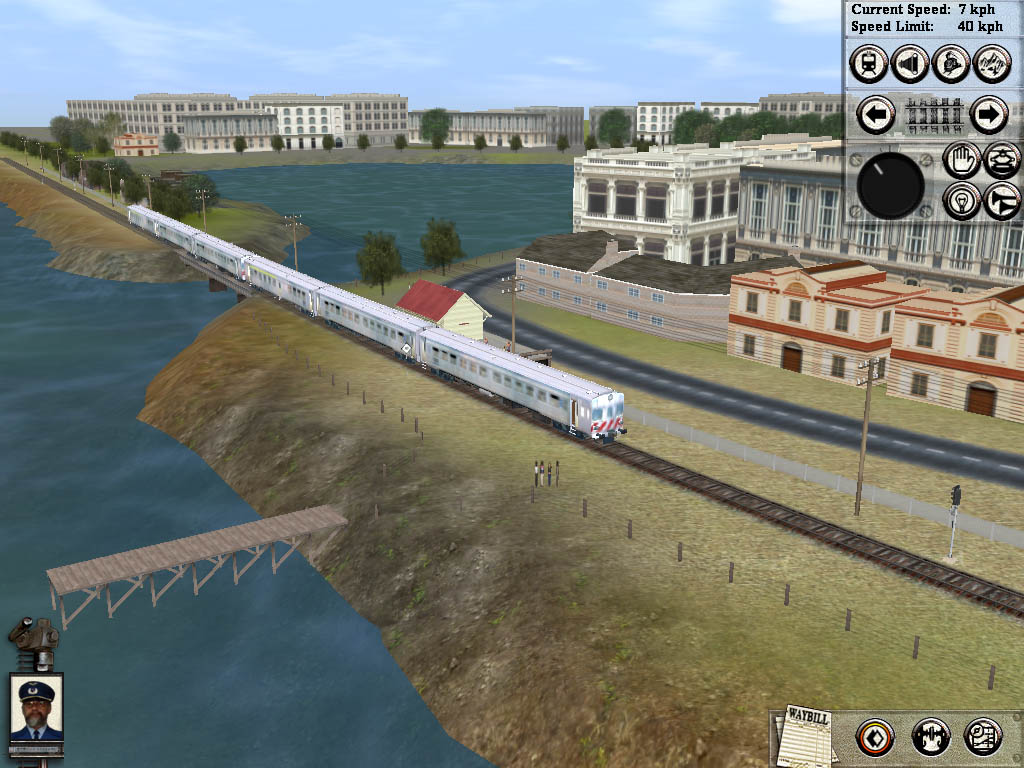Select the front-facing train view button
Screen dimensions: 1024x768
coord(868,64)
